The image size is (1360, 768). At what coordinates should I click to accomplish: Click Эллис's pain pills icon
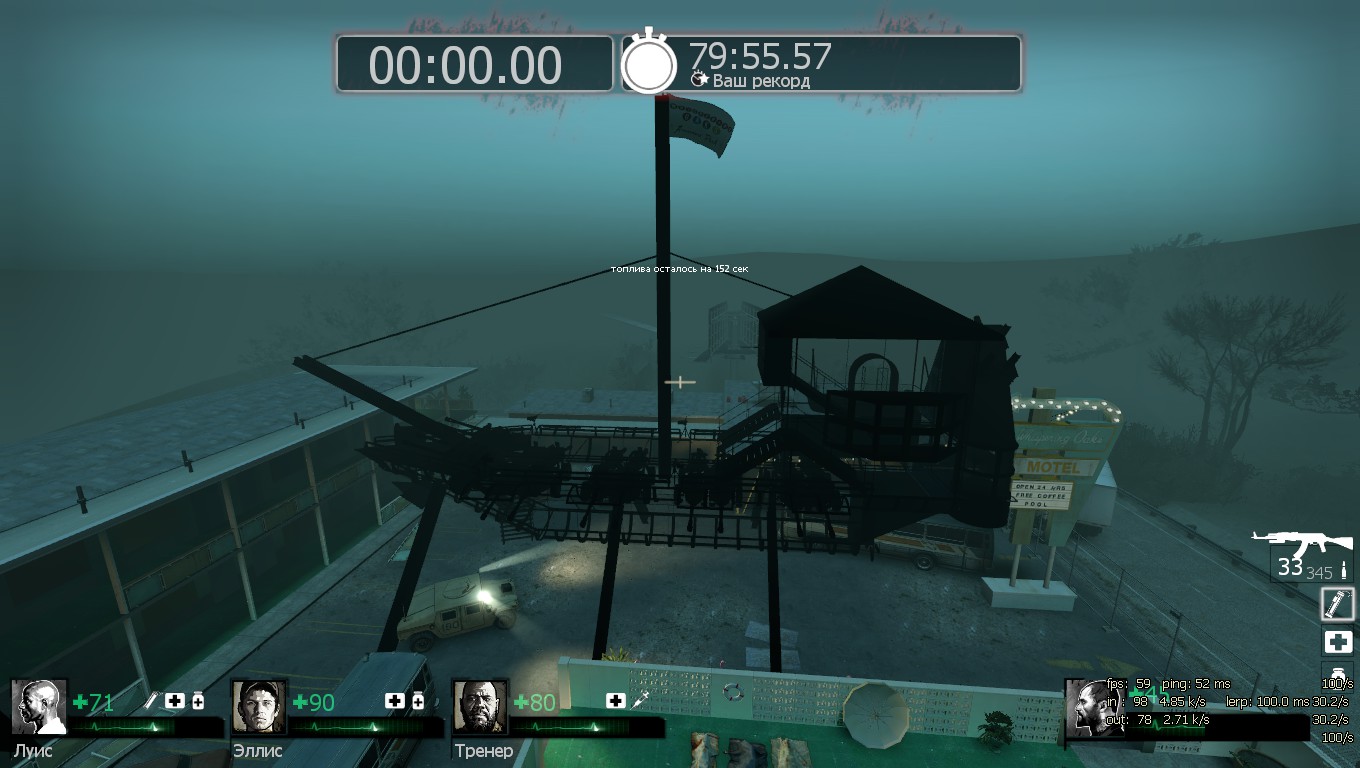[x=418, y=701]
